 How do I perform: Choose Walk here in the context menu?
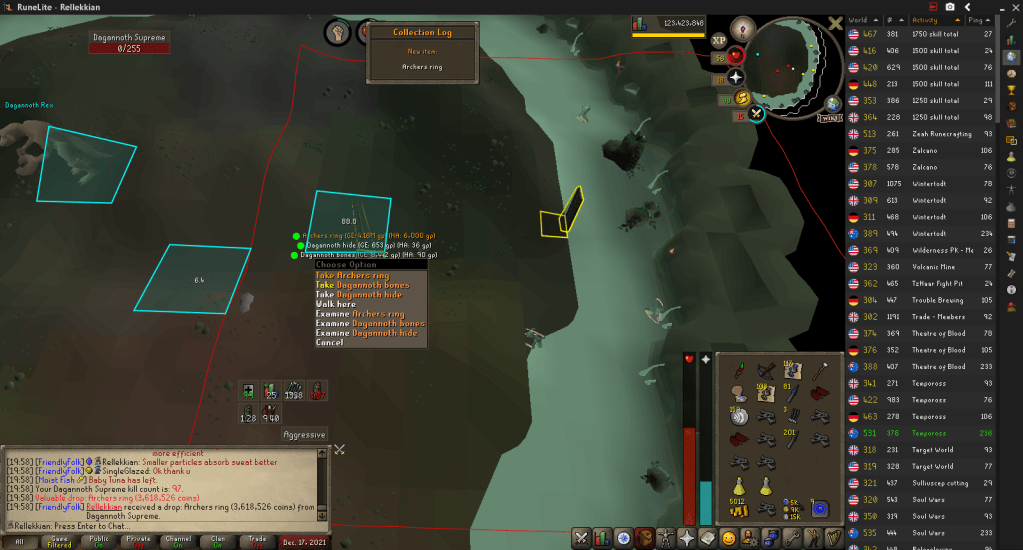click(335, 304)
